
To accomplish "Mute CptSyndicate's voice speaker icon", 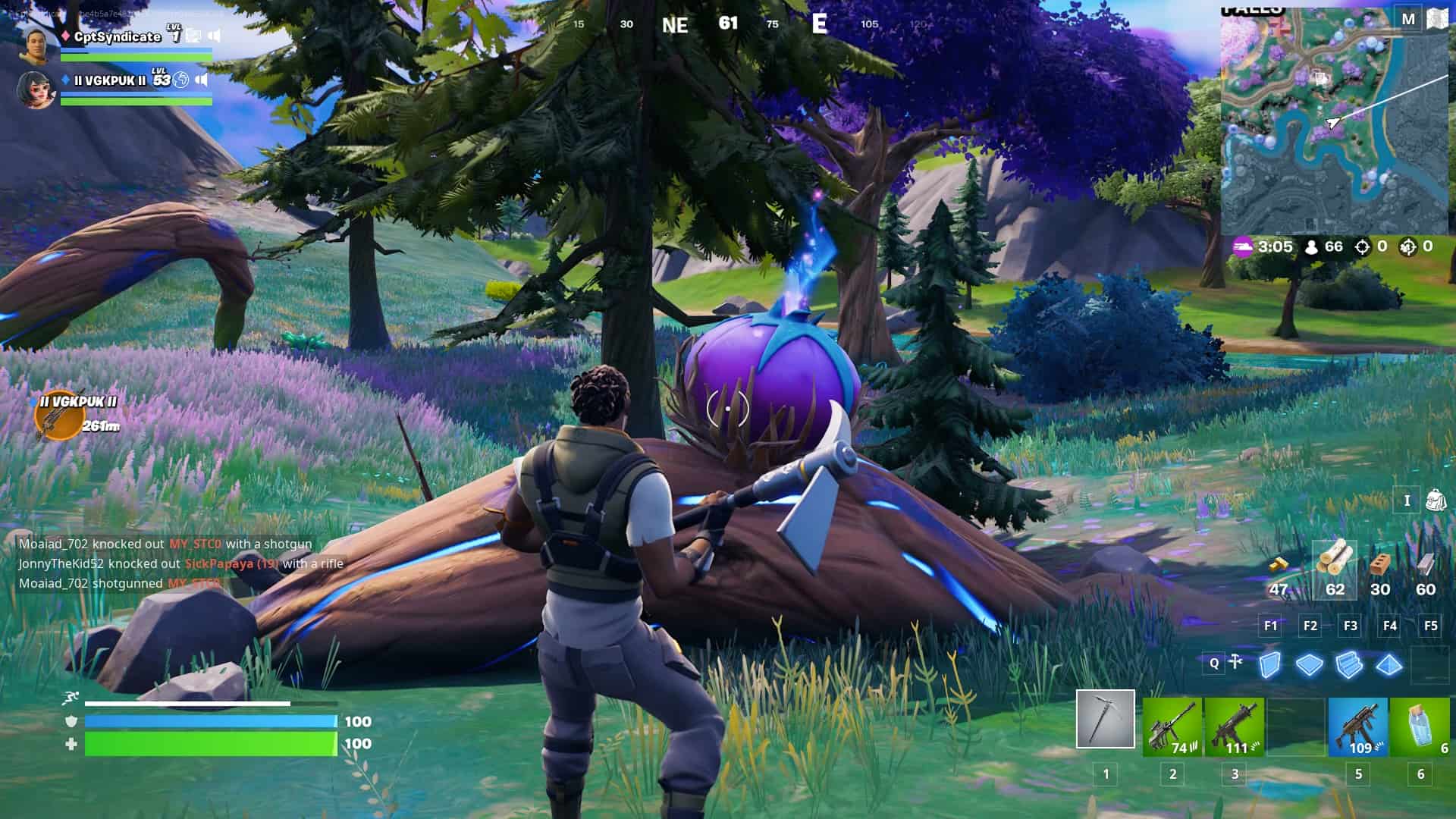I will [215, 36].
